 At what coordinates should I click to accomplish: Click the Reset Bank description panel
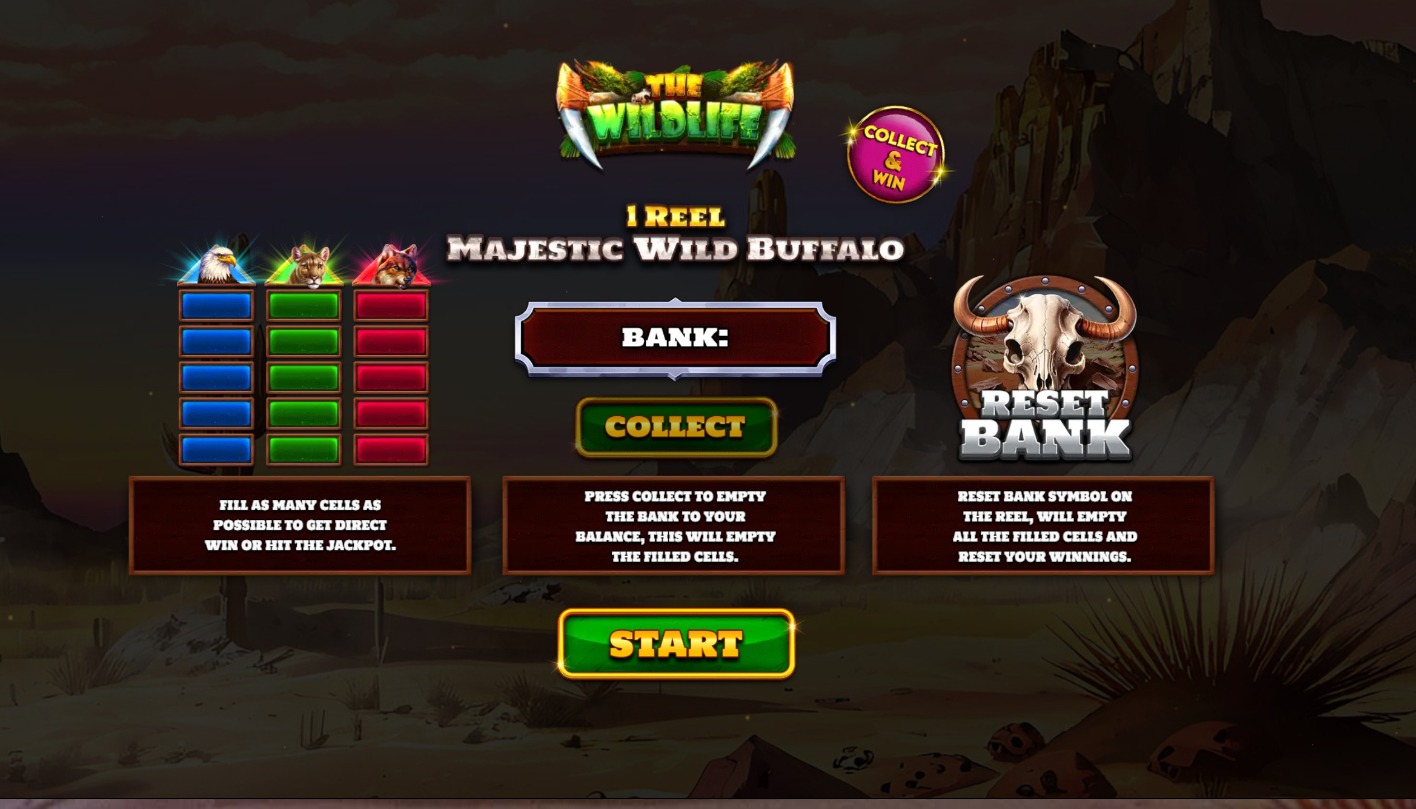tap(1043, 524)
